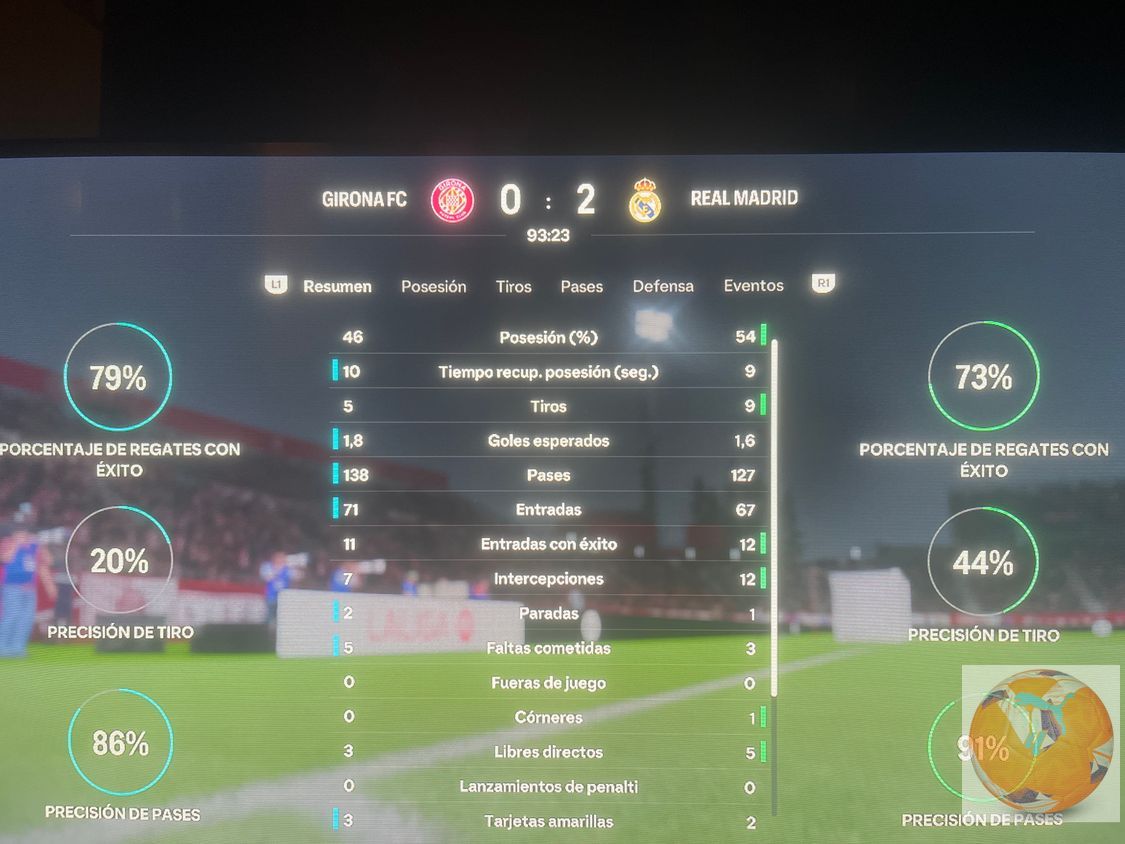
Task: Switch to the Defensa tab
Action: click(662, 286)
